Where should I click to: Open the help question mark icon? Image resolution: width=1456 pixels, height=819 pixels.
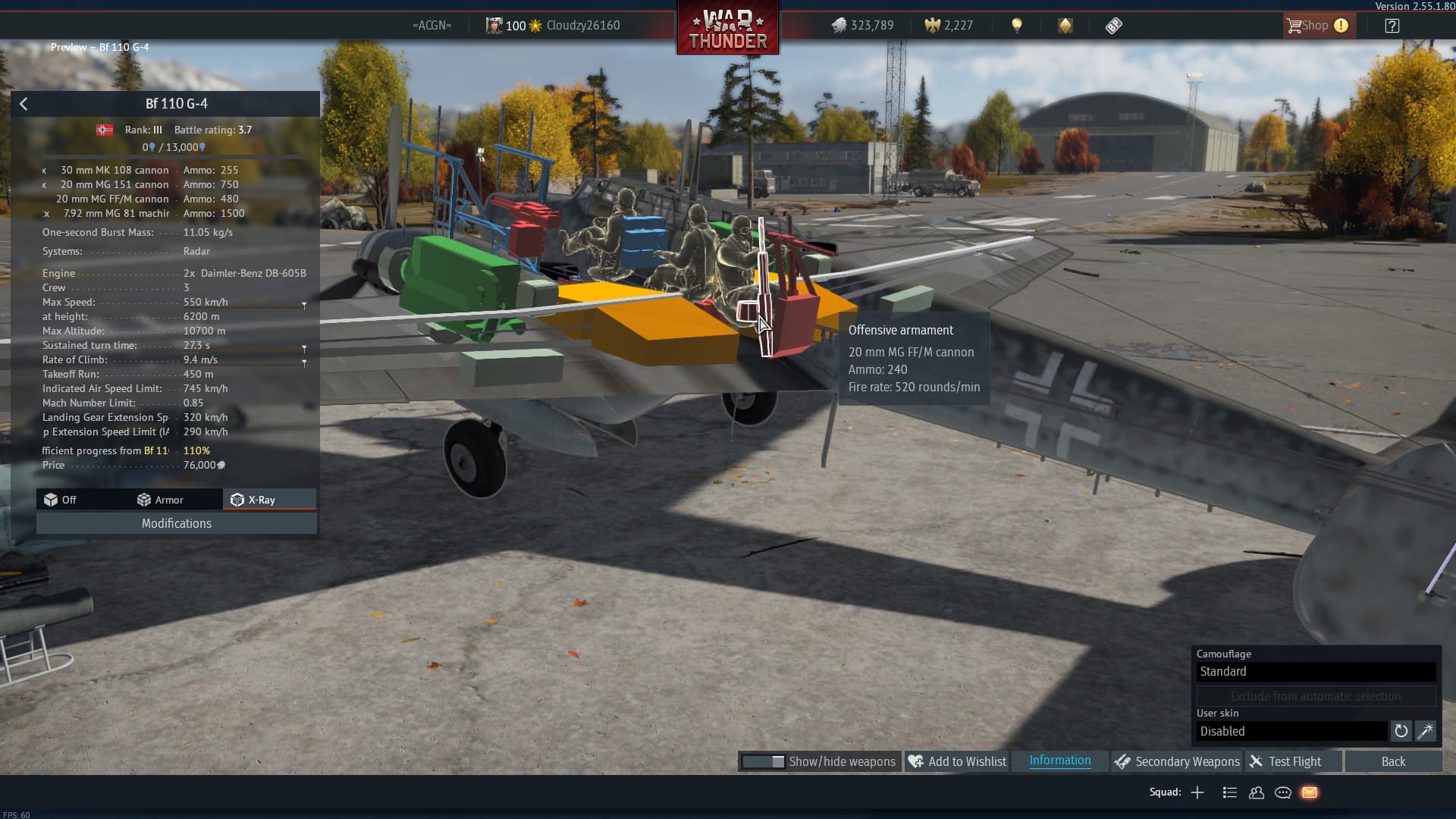(1392, 26)
